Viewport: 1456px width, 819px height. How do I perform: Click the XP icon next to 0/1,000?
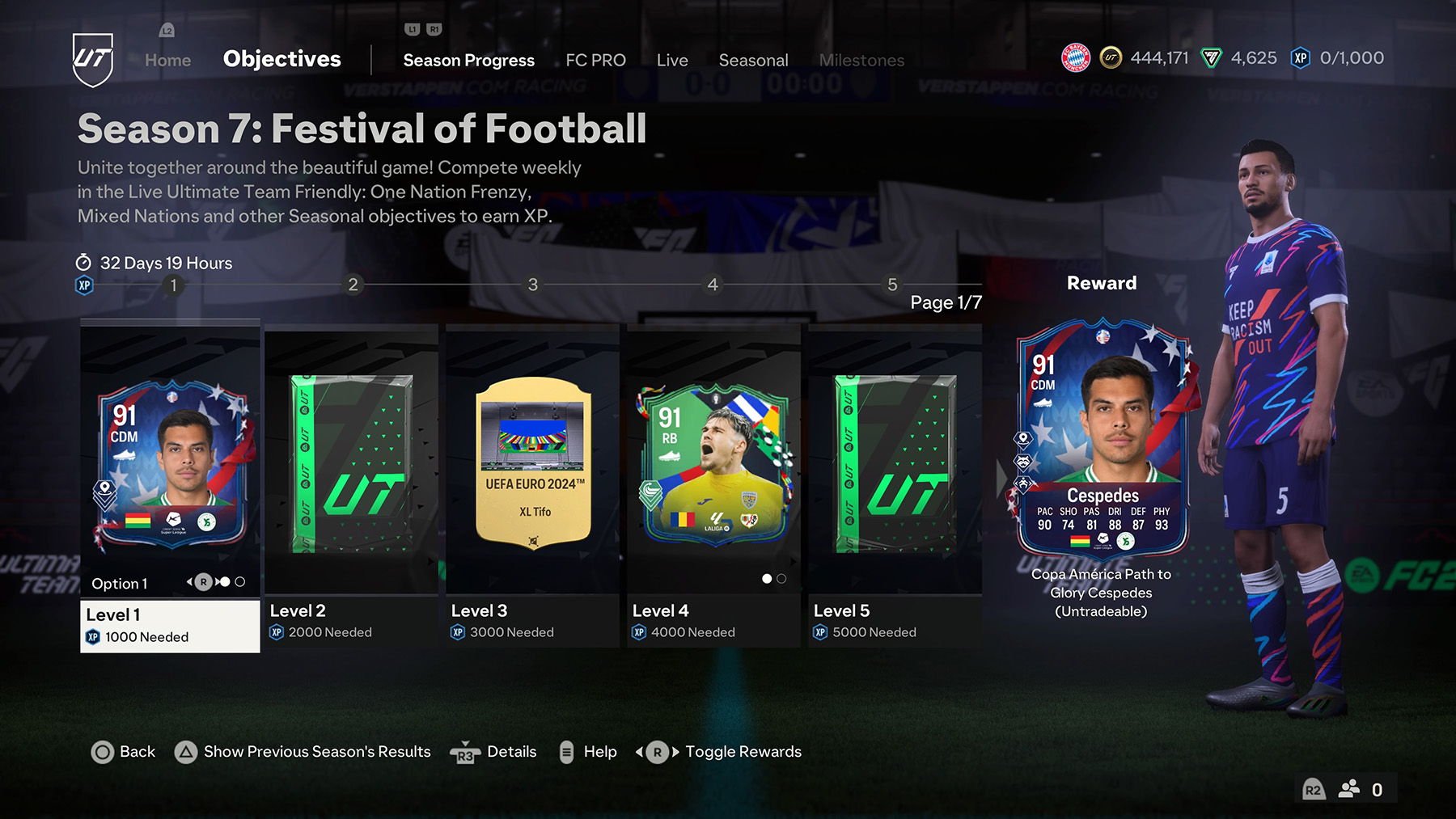[1300, 57]
